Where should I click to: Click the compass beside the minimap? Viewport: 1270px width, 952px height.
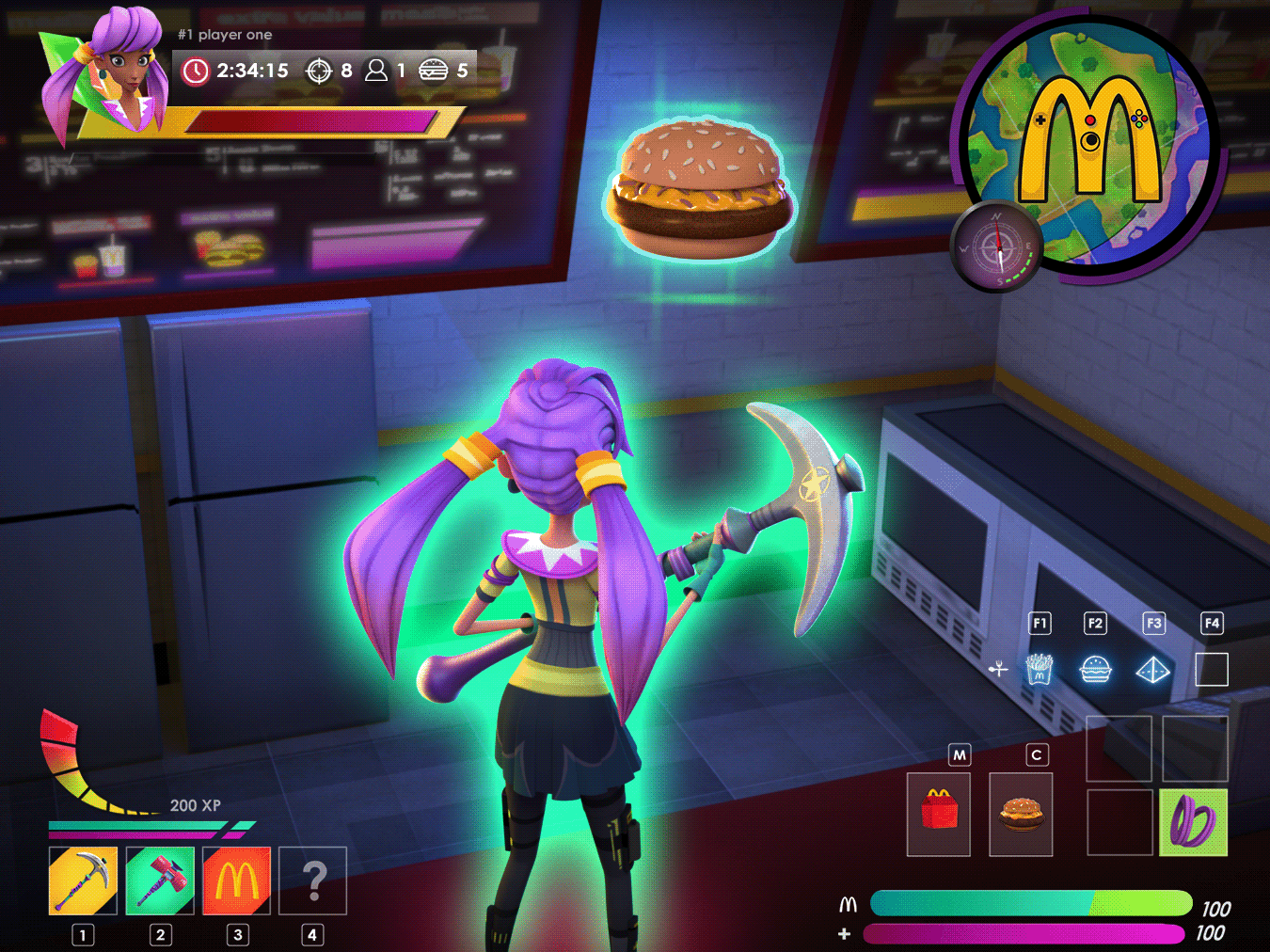point(997,248)
